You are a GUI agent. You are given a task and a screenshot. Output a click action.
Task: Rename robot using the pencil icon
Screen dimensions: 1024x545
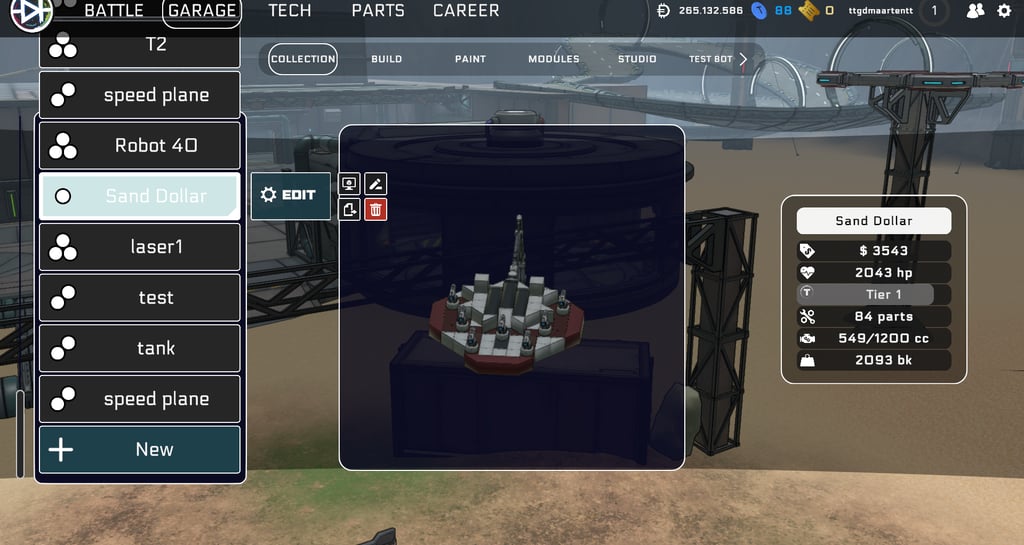point(376,183)
